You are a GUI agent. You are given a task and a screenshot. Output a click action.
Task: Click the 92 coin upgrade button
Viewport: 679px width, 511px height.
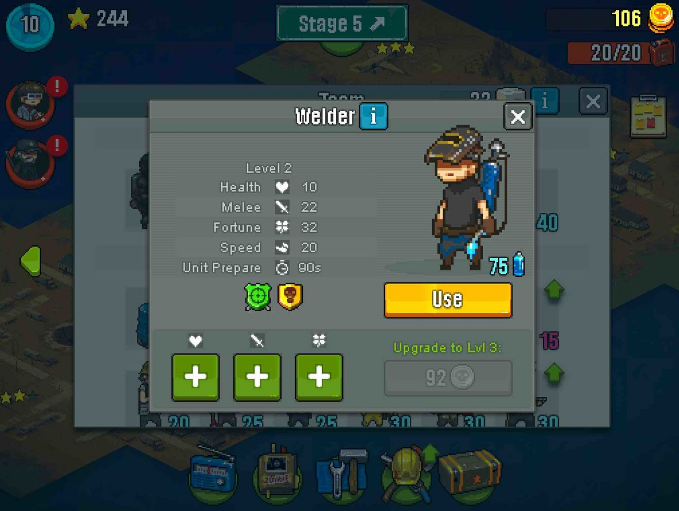tap(448, 378)
